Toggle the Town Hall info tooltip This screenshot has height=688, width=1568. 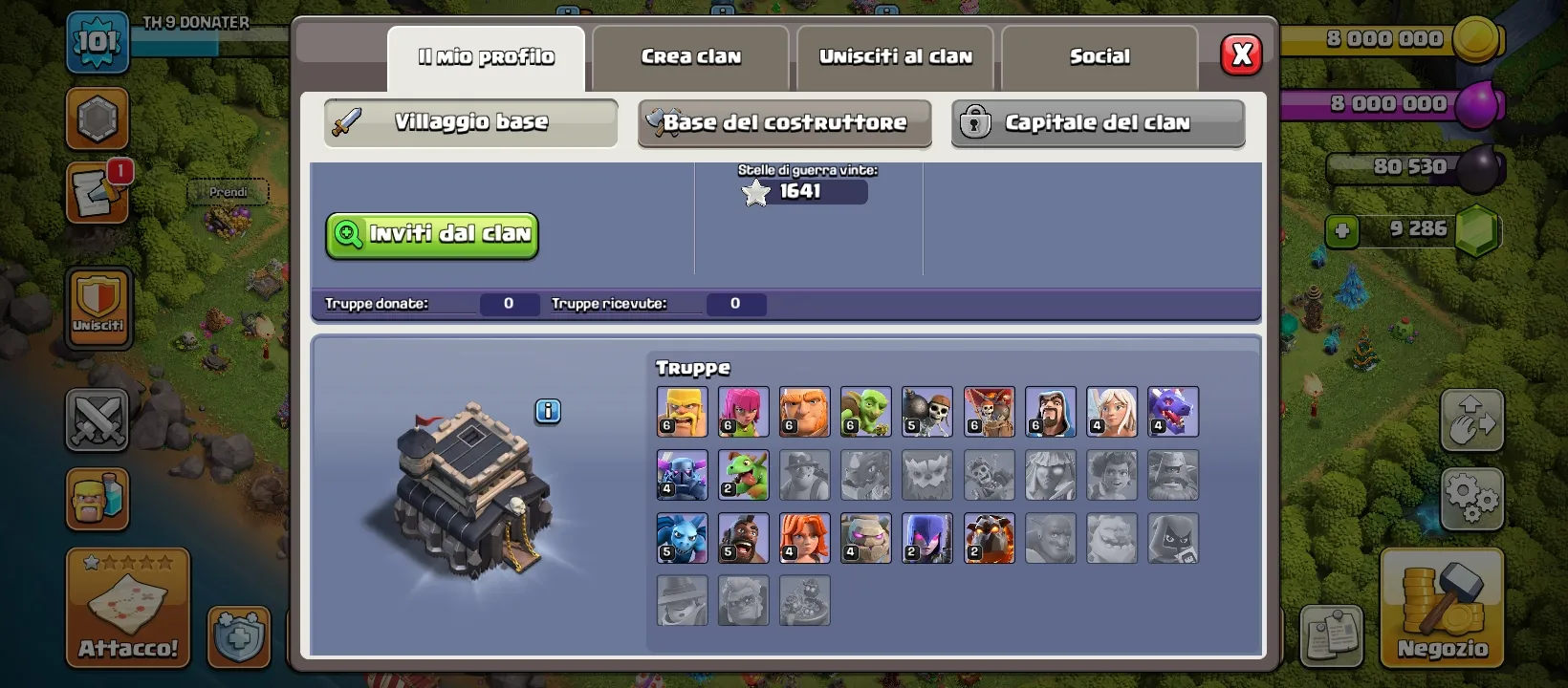pyautogui.click(x=548, y=411)
